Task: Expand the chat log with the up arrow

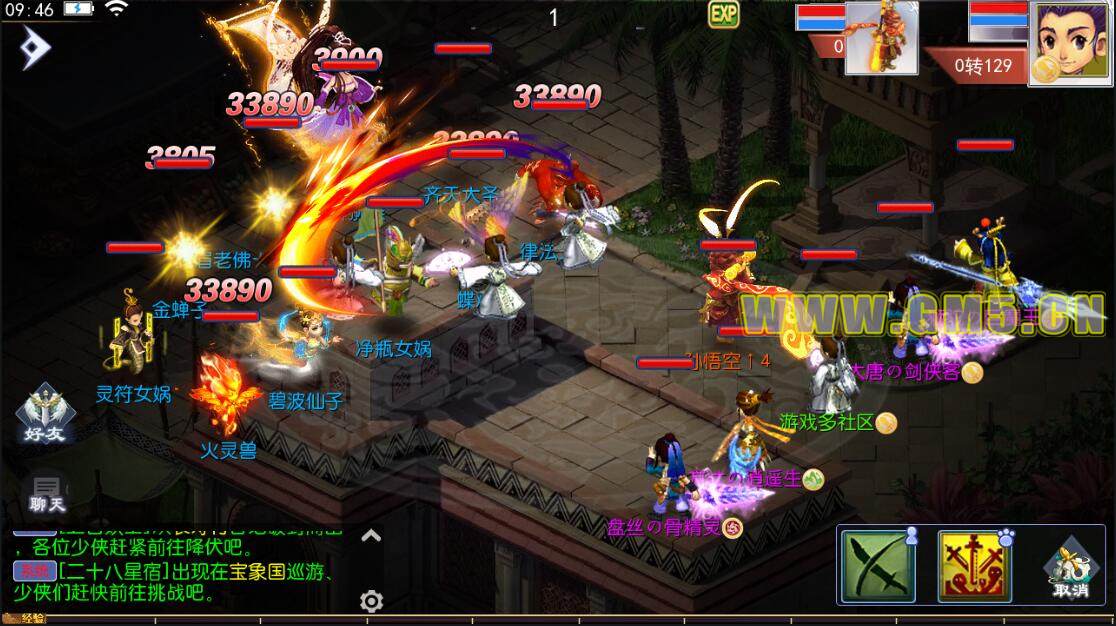Action: (x=371, y=536)
